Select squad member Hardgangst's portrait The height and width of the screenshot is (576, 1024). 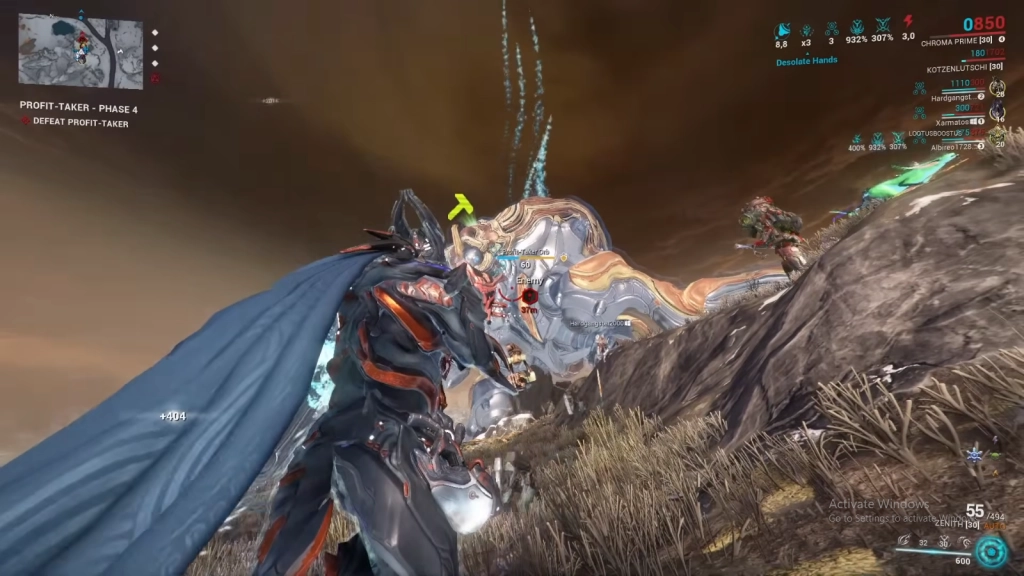pos(996,88)
